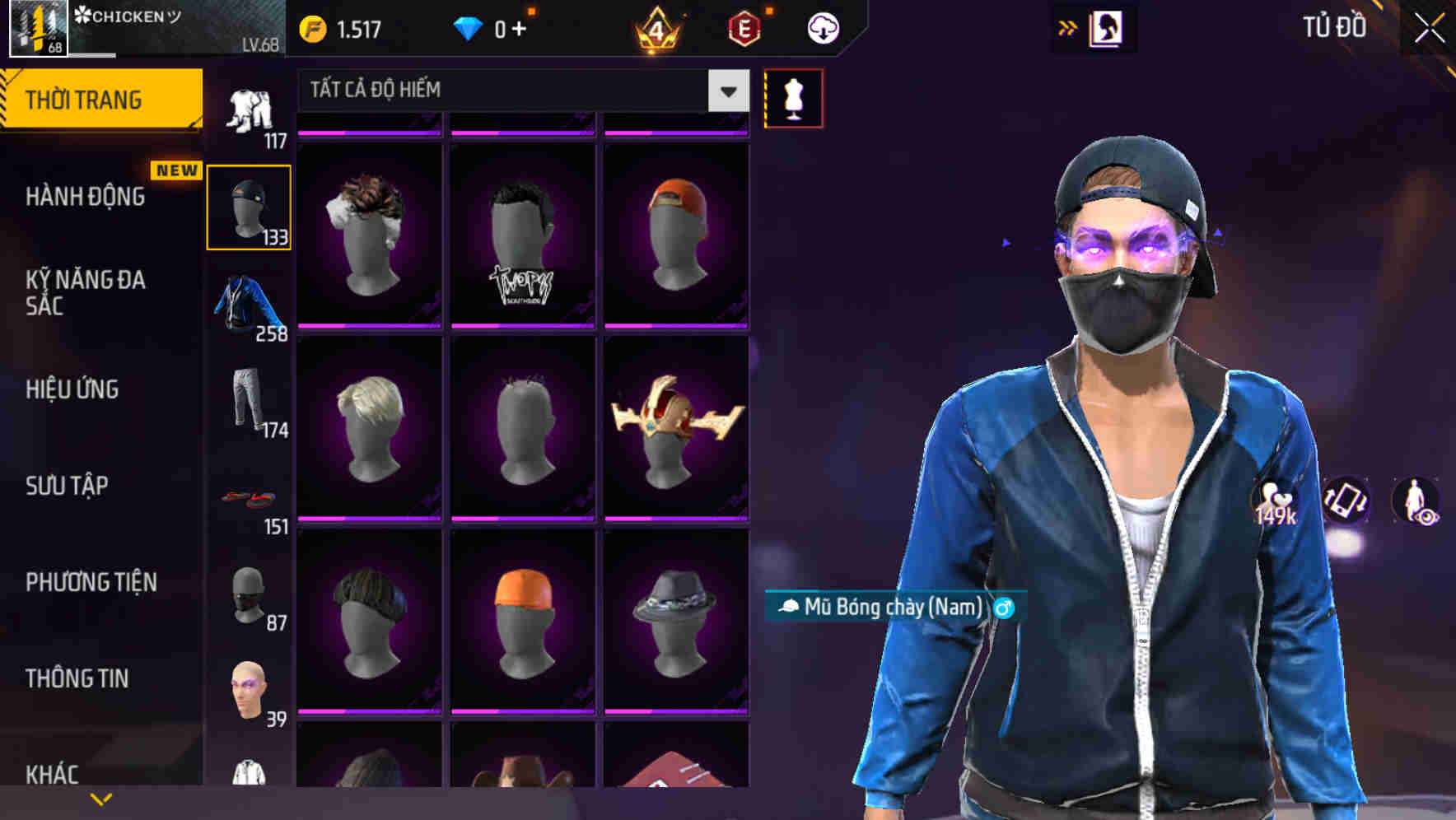1456x820 pixels.
Task: Click the mannequin icon next to the rarity filter
Action: (x=793, y=96)
